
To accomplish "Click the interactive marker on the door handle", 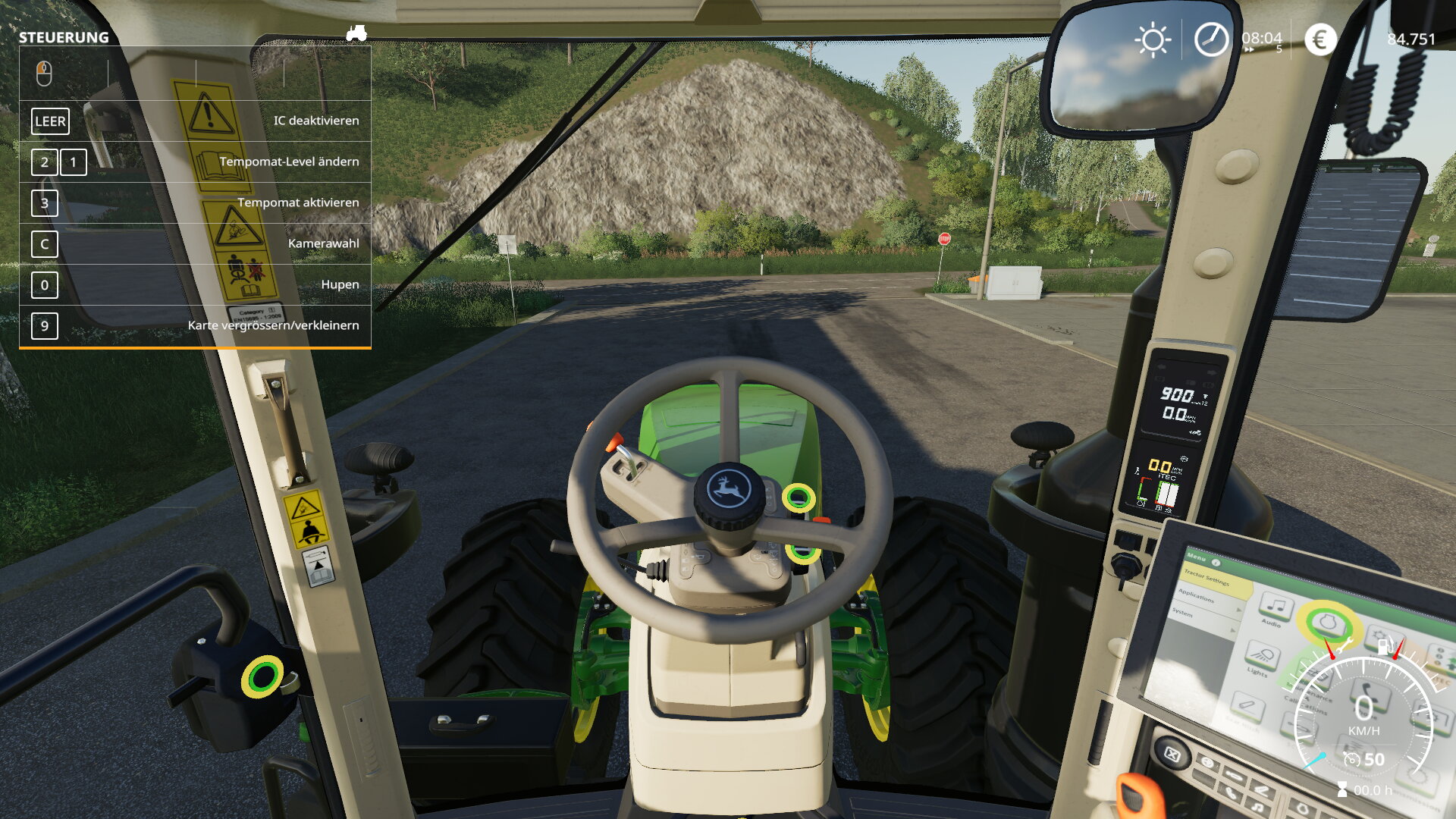I will (x=262, y=676).
